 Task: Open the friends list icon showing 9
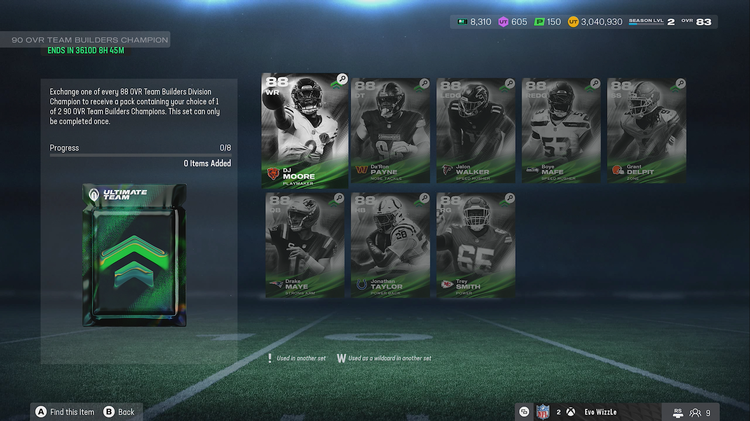point(694,411)
